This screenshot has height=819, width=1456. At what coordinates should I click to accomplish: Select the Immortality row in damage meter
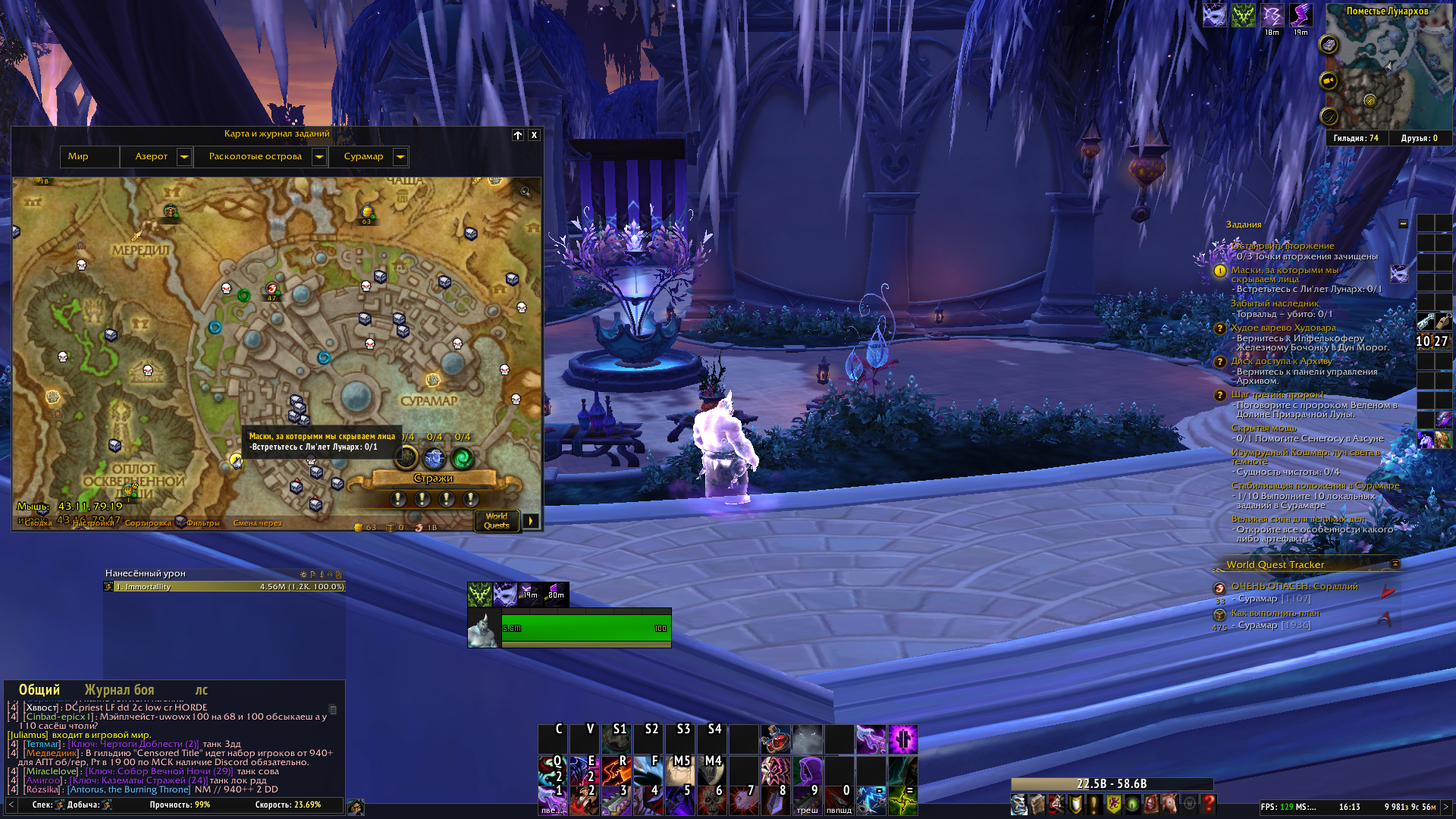[x=224, y=587]
